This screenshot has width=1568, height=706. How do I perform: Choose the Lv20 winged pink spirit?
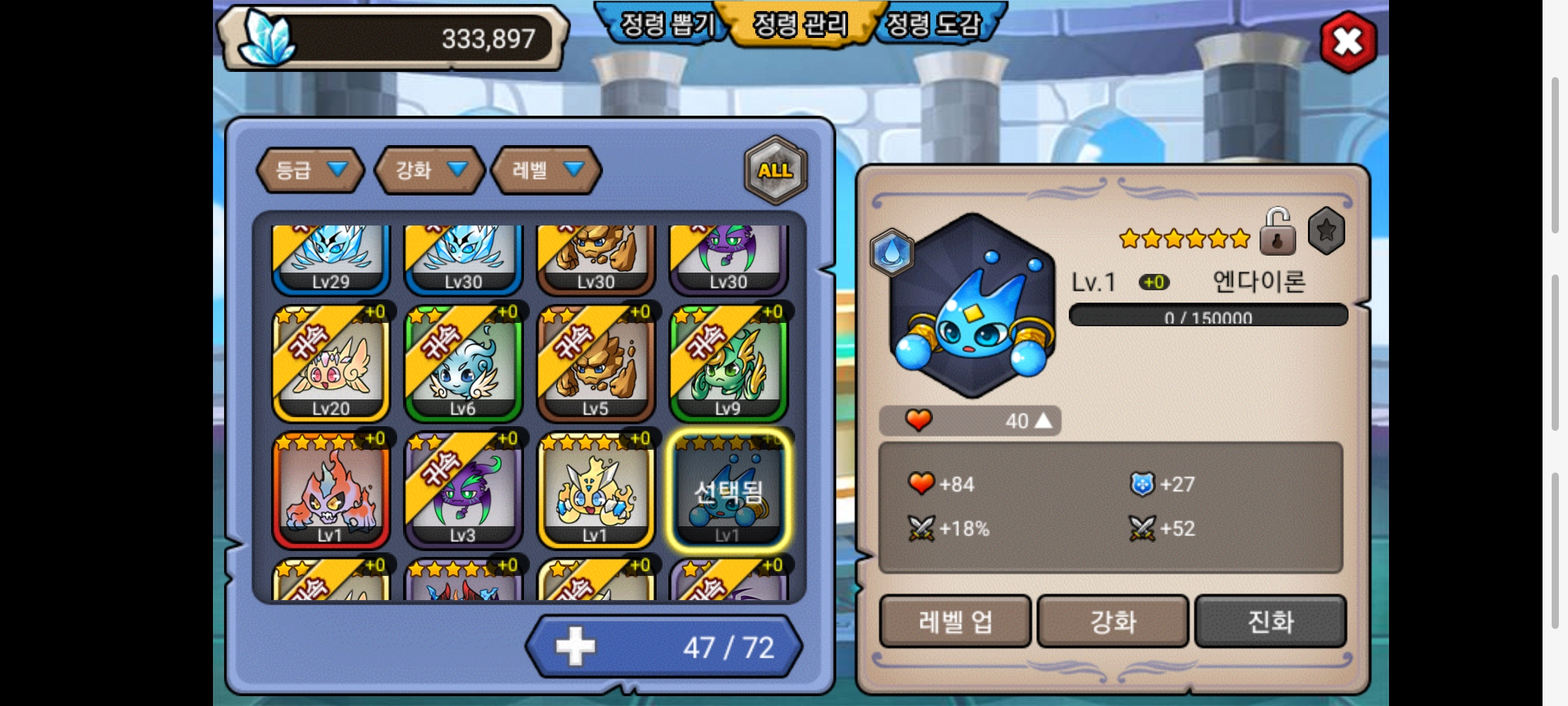(331, 363)
